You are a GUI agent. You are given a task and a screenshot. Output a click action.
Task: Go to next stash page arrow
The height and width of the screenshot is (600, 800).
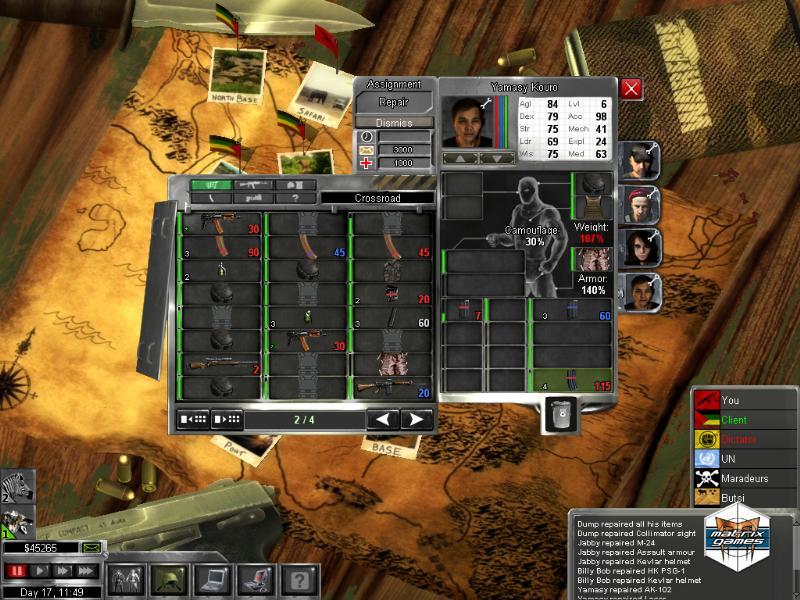pos(415,419)
